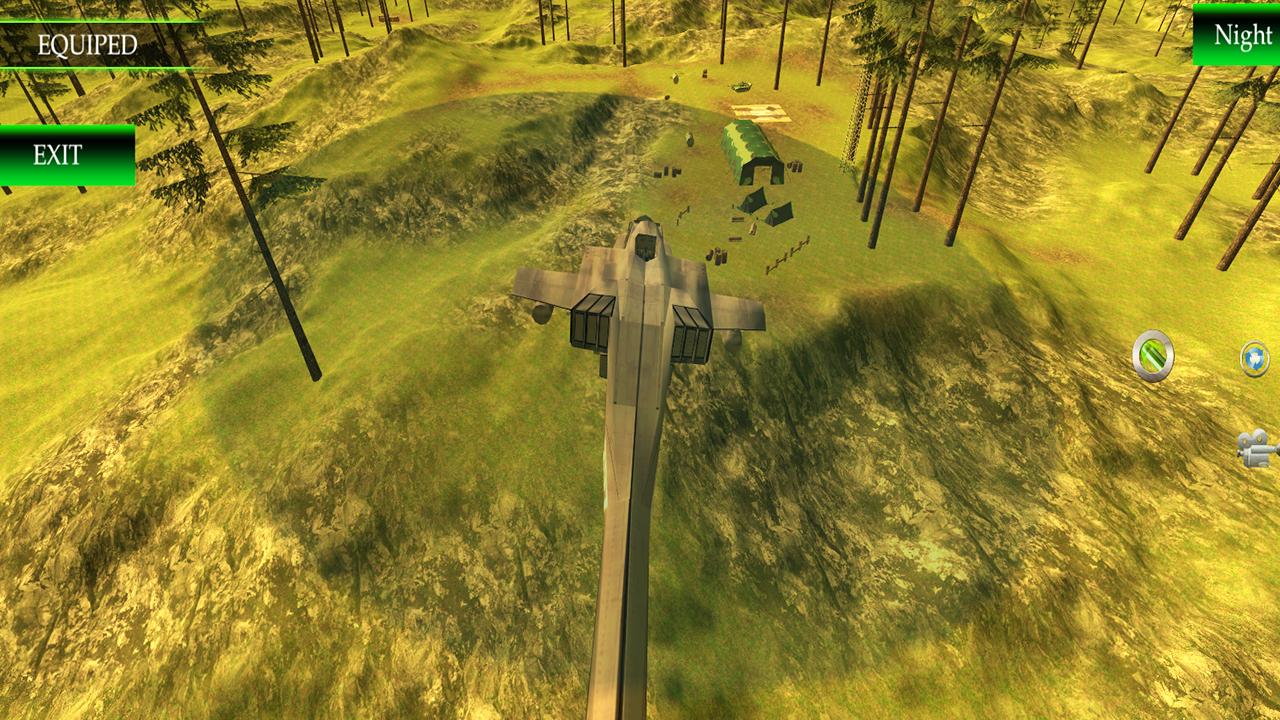This screenshot has width=1280, height=720.
Task: Select the green capsule inside the ammo icon
Action: point(1153,355)
